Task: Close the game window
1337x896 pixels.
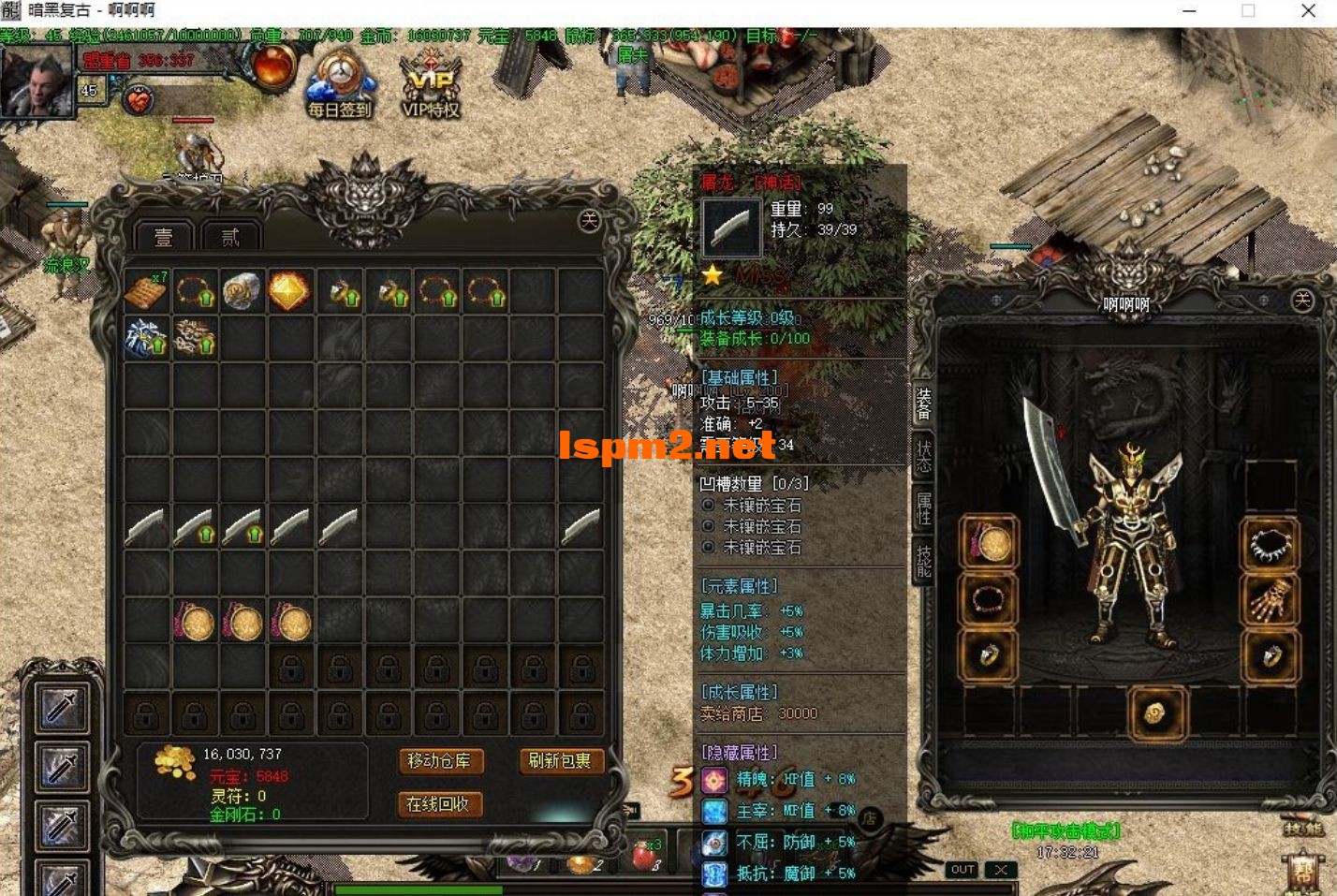Action: pos(1308,11)
